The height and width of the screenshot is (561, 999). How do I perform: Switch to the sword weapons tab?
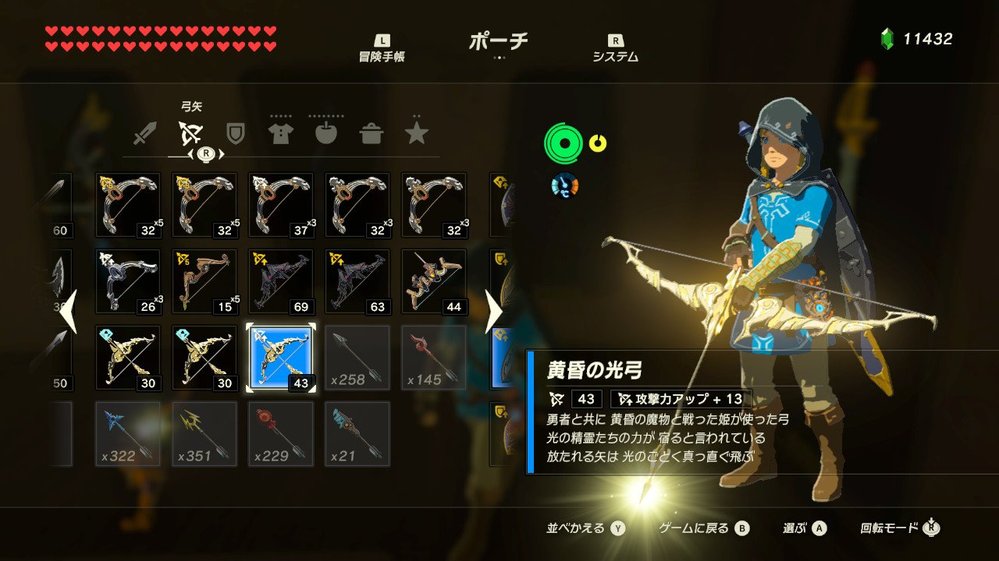(147, 133)
